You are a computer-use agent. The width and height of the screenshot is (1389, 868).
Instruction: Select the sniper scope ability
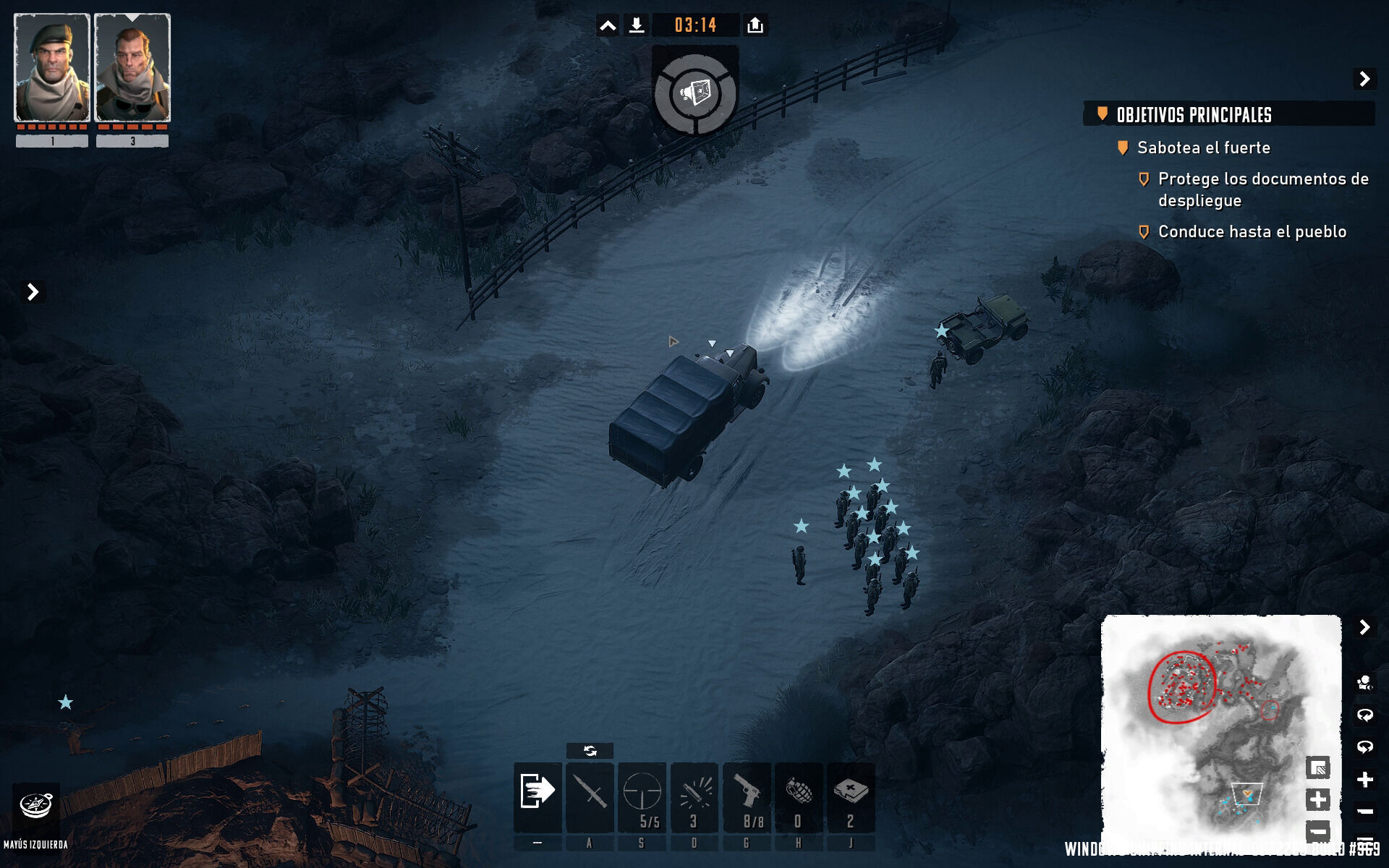pyautogui.click(x=642, y=796)
